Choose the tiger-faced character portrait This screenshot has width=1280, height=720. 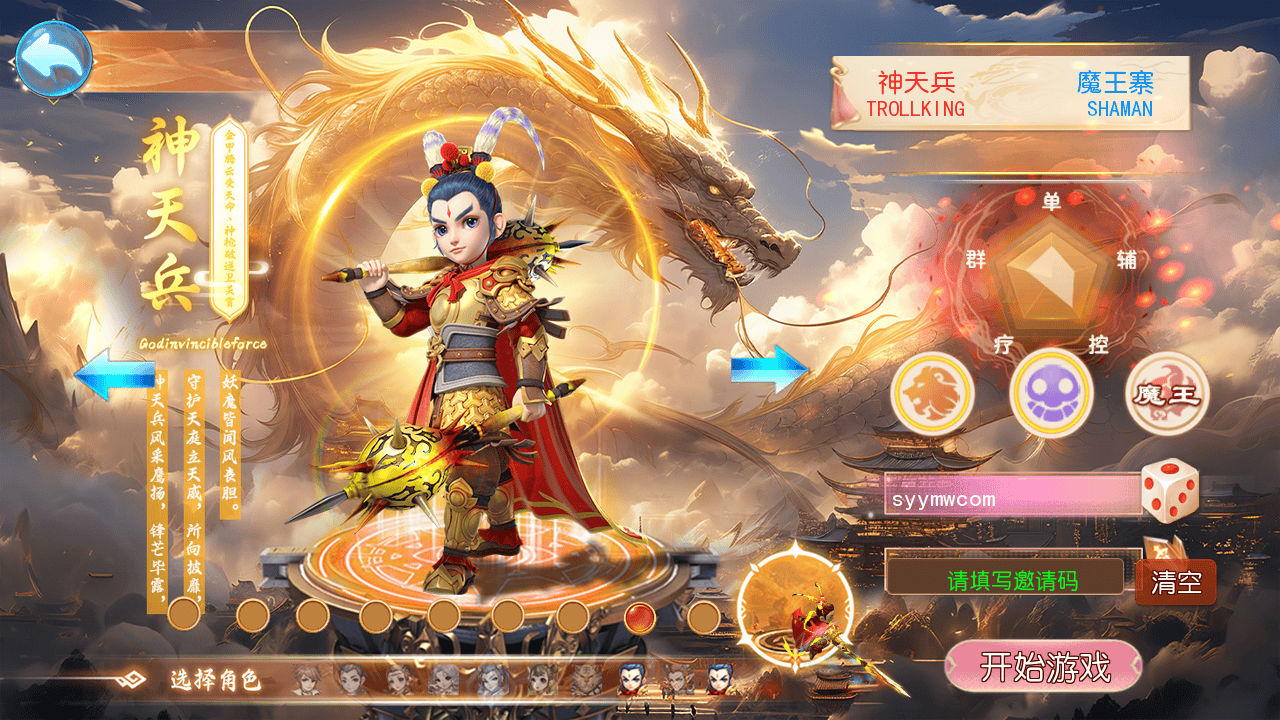point(587,680)
